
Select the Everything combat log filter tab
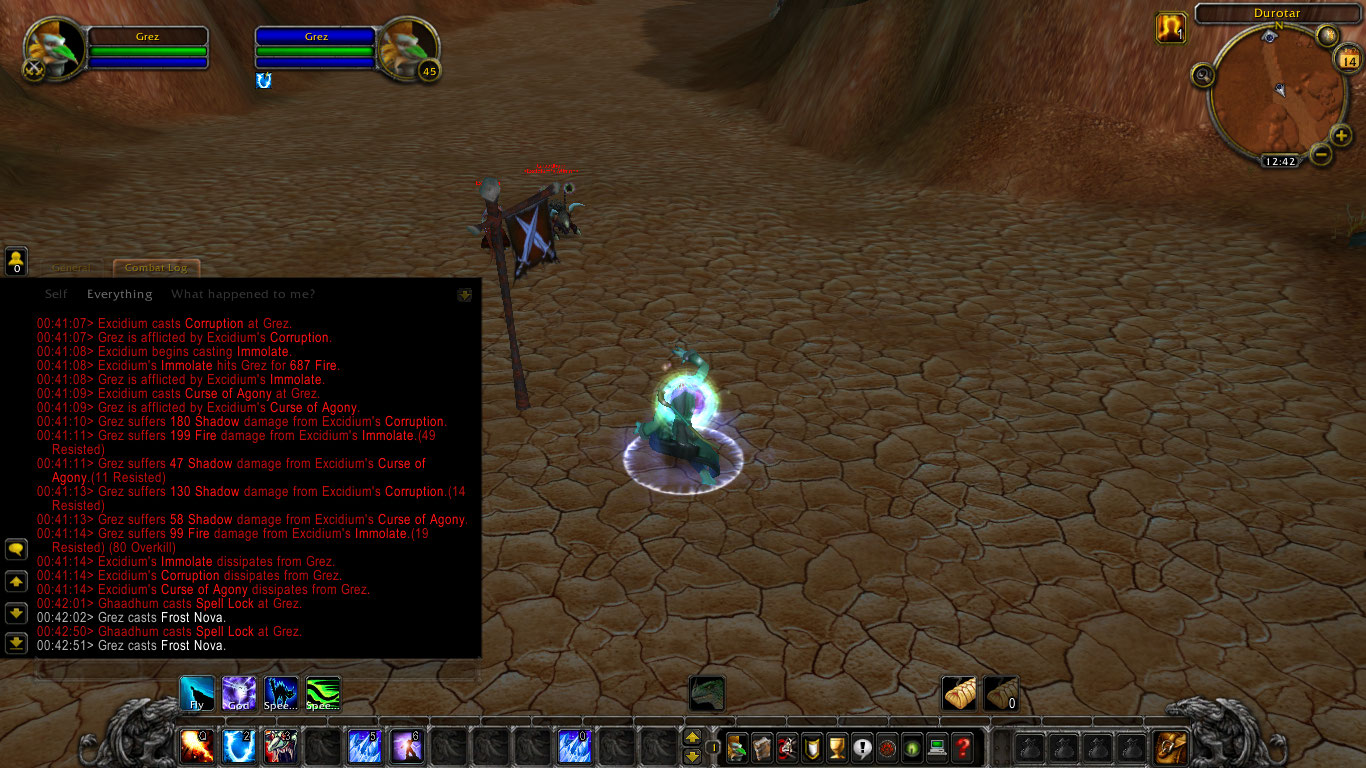[119, 293]
